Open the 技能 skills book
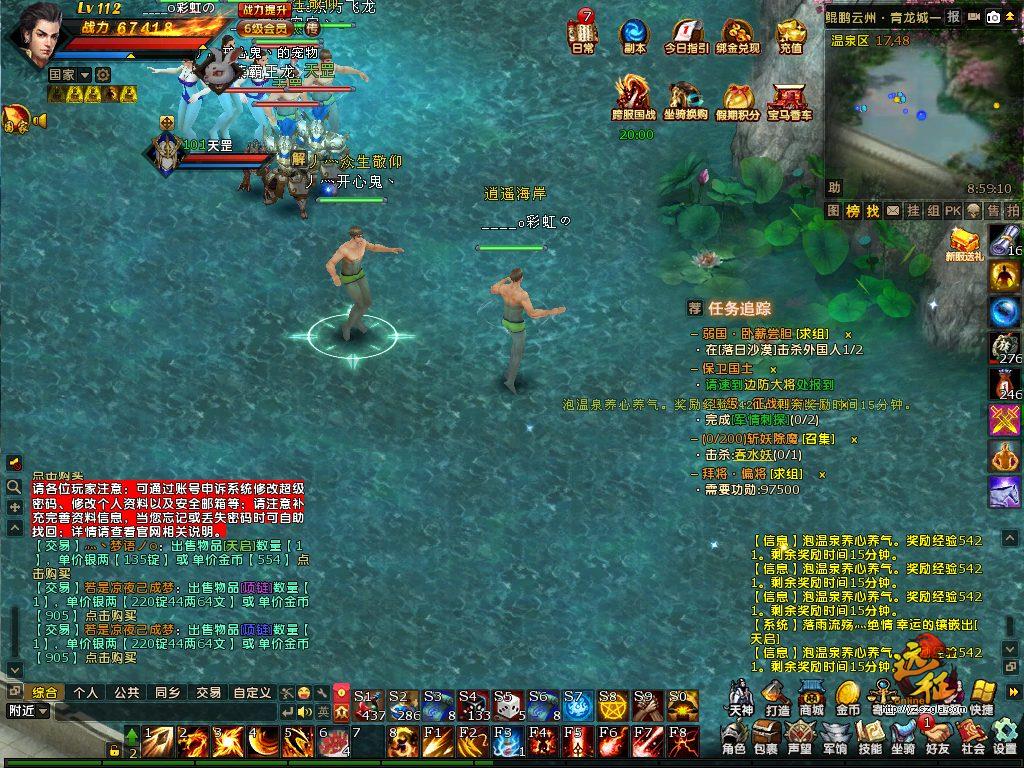 coord(870,738)
